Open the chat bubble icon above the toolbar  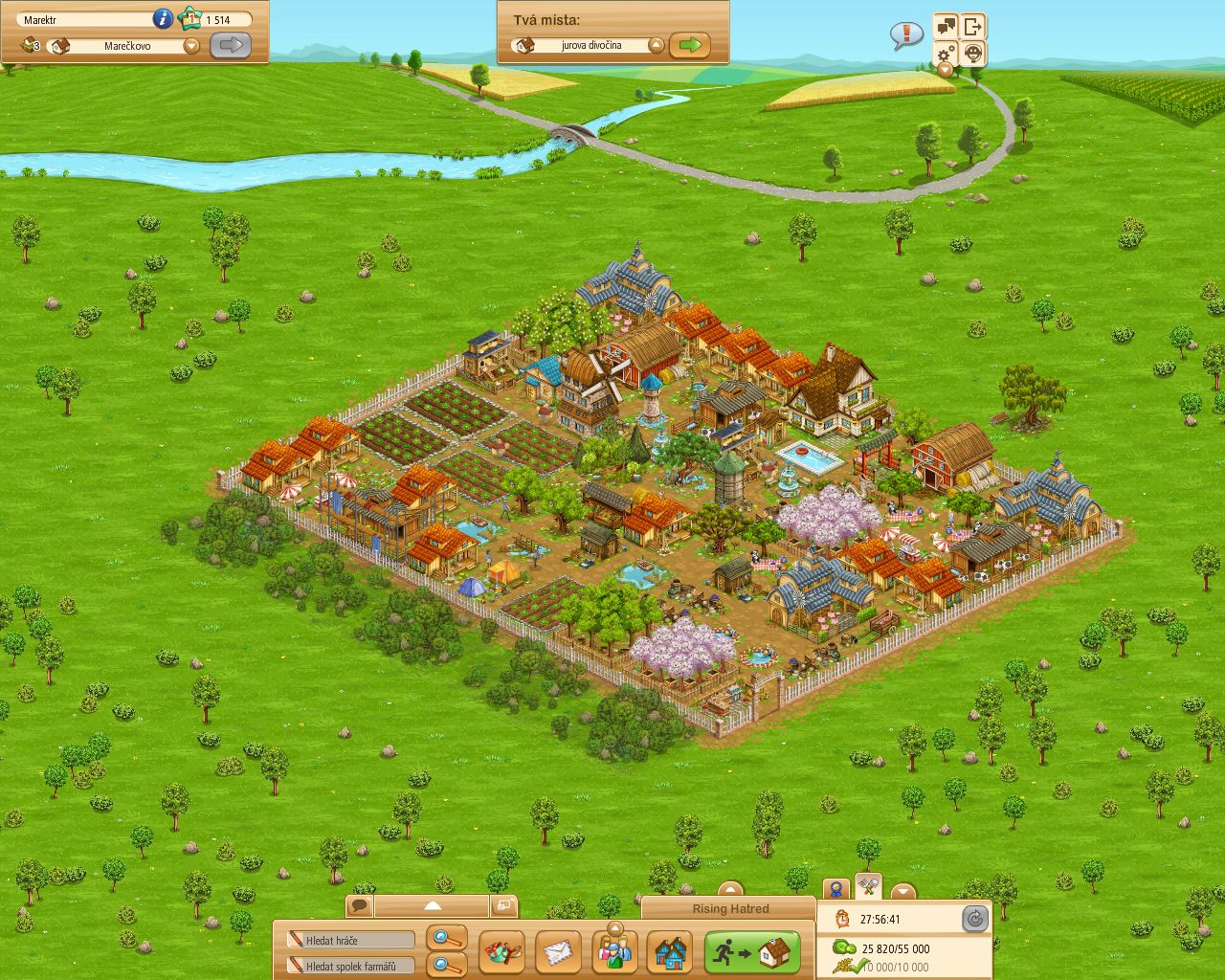[360, 904]
